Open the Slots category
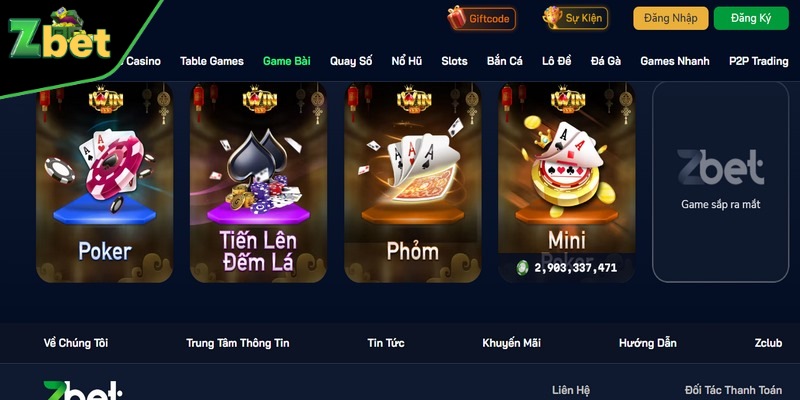The width and height of the screenshot is (800, 400). coord(455,61)
